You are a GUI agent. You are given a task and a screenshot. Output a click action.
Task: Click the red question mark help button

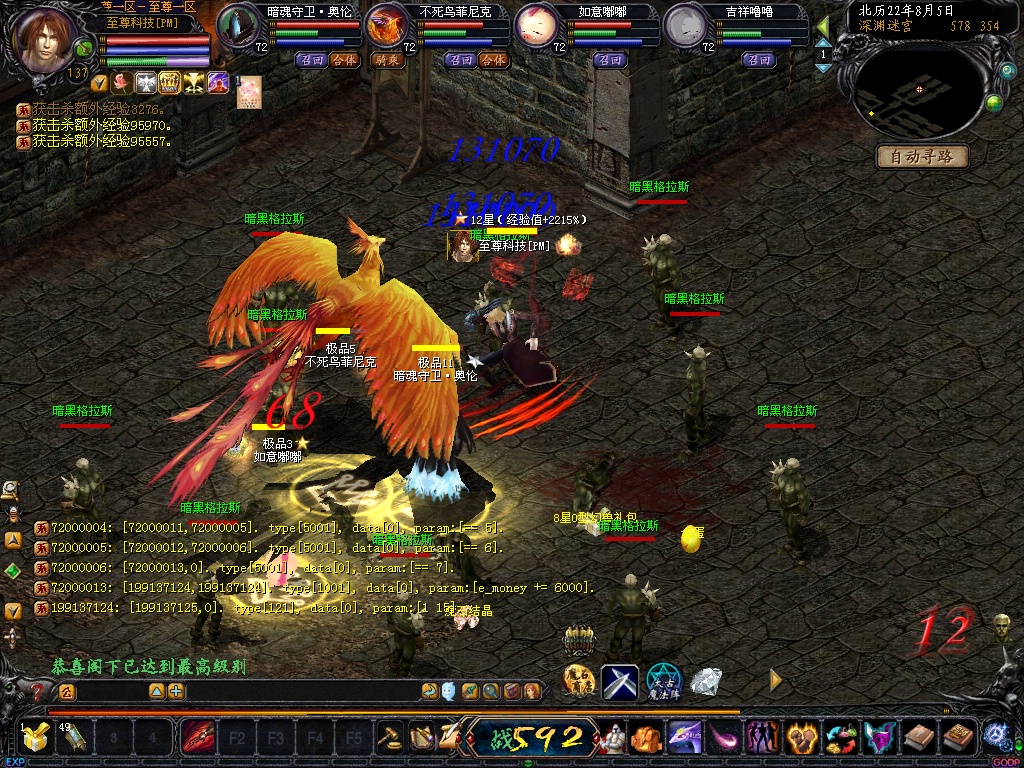(38, 691)
